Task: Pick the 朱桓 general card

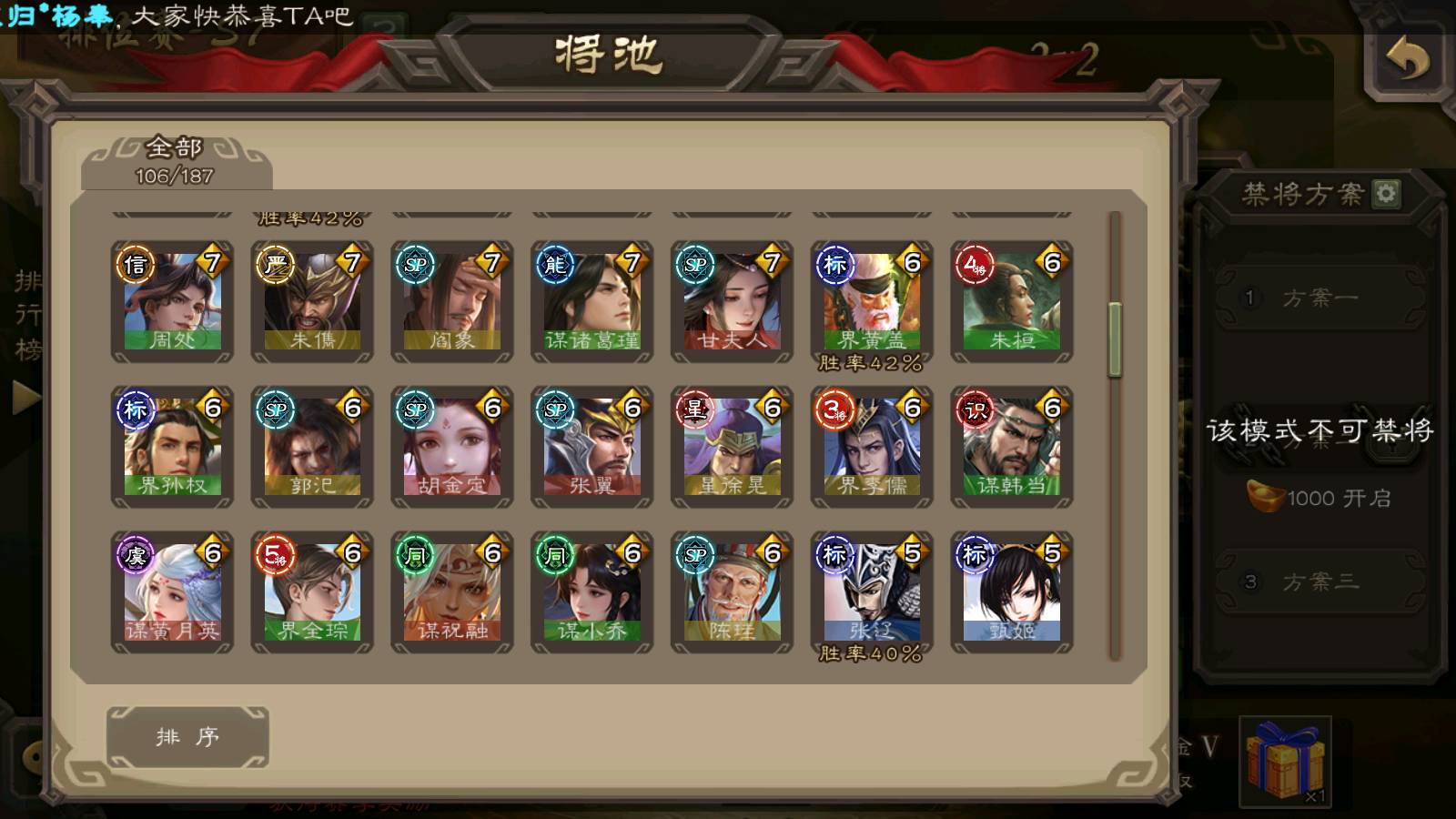Action: tap(1012, 301)
